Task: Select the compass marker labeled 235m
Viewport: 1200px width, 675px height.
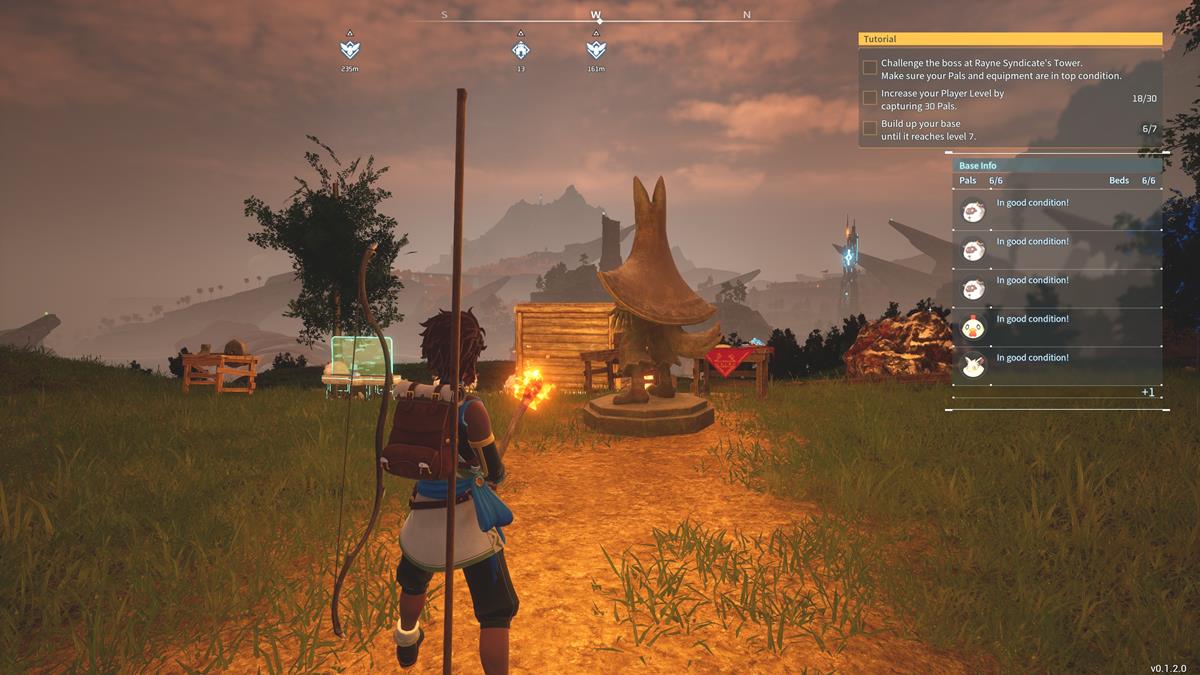Action: 349,48
